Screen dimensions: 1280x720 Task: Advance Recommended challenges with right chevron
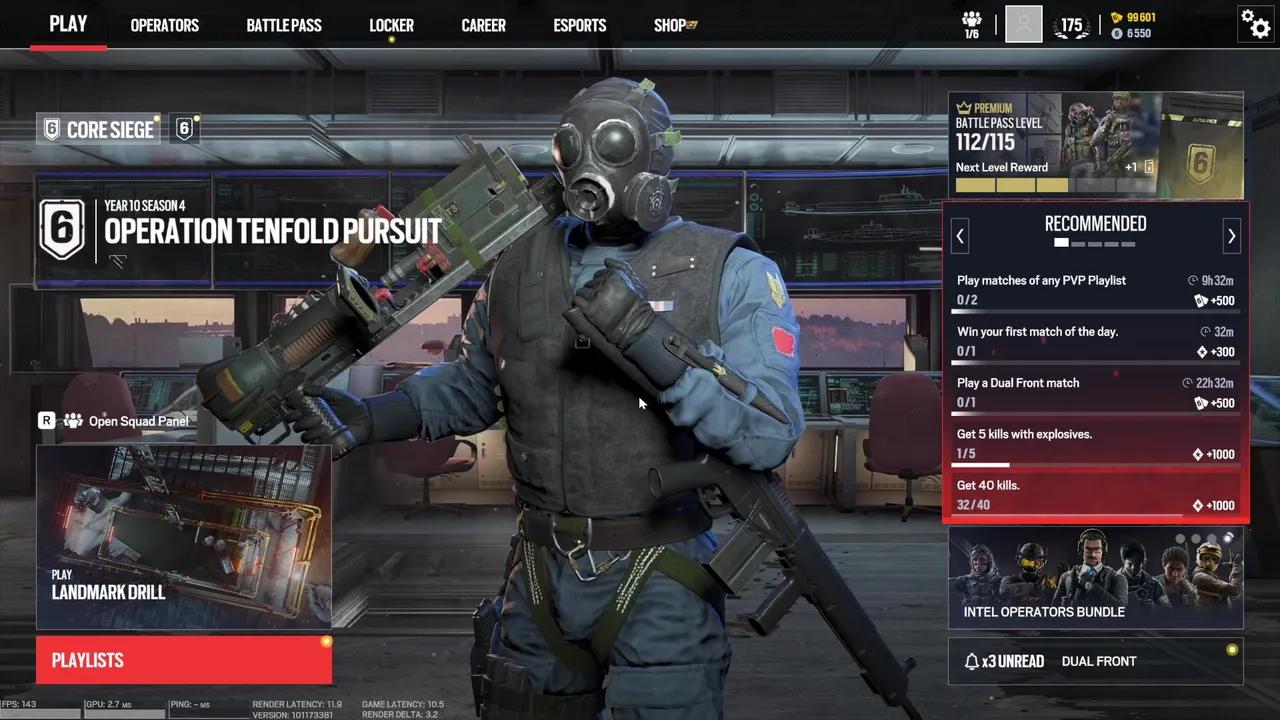pos(1231,235)
